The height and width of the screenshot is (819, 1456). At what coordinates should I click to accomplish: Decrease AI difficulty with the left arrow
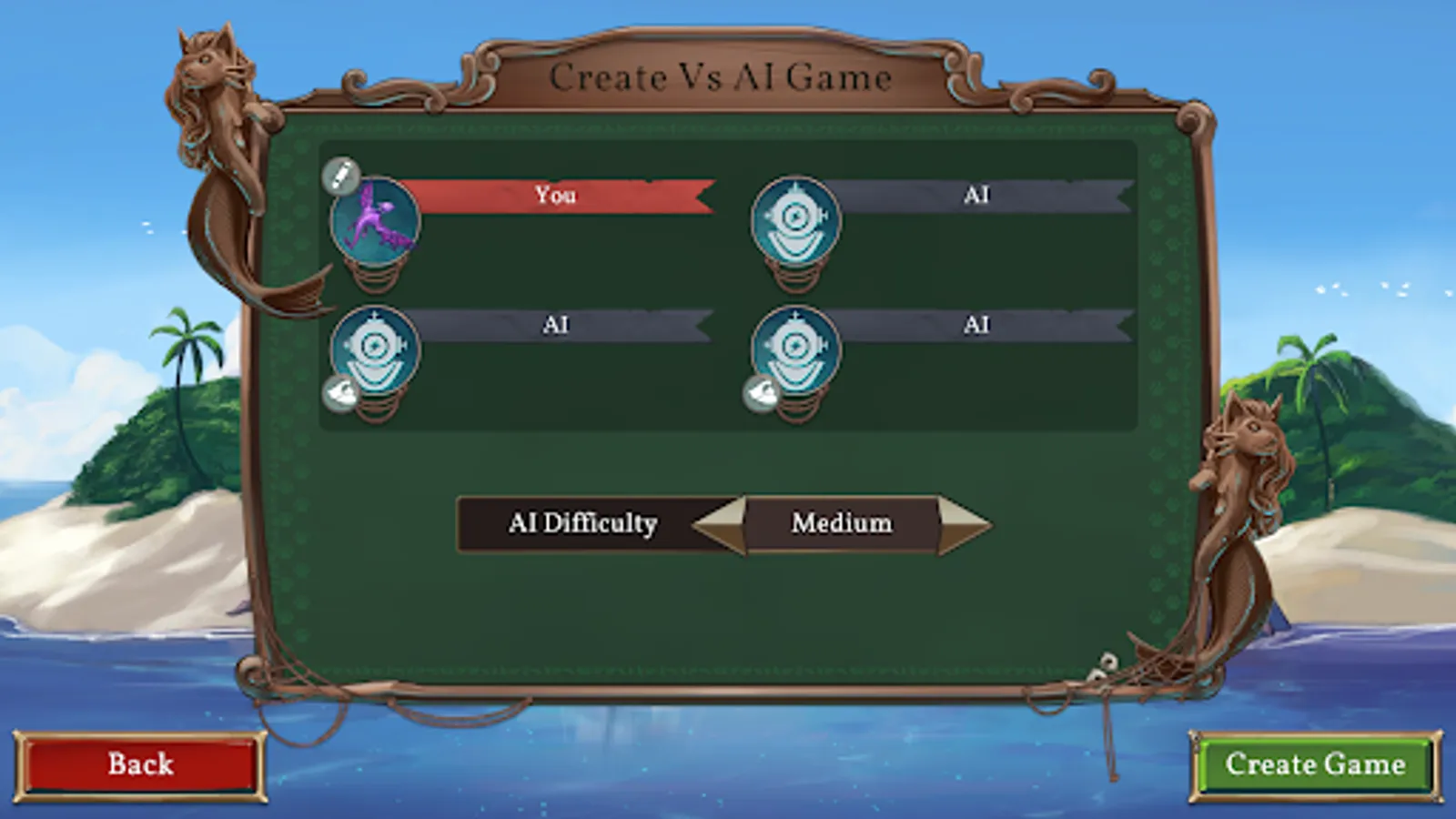[719, 523]
